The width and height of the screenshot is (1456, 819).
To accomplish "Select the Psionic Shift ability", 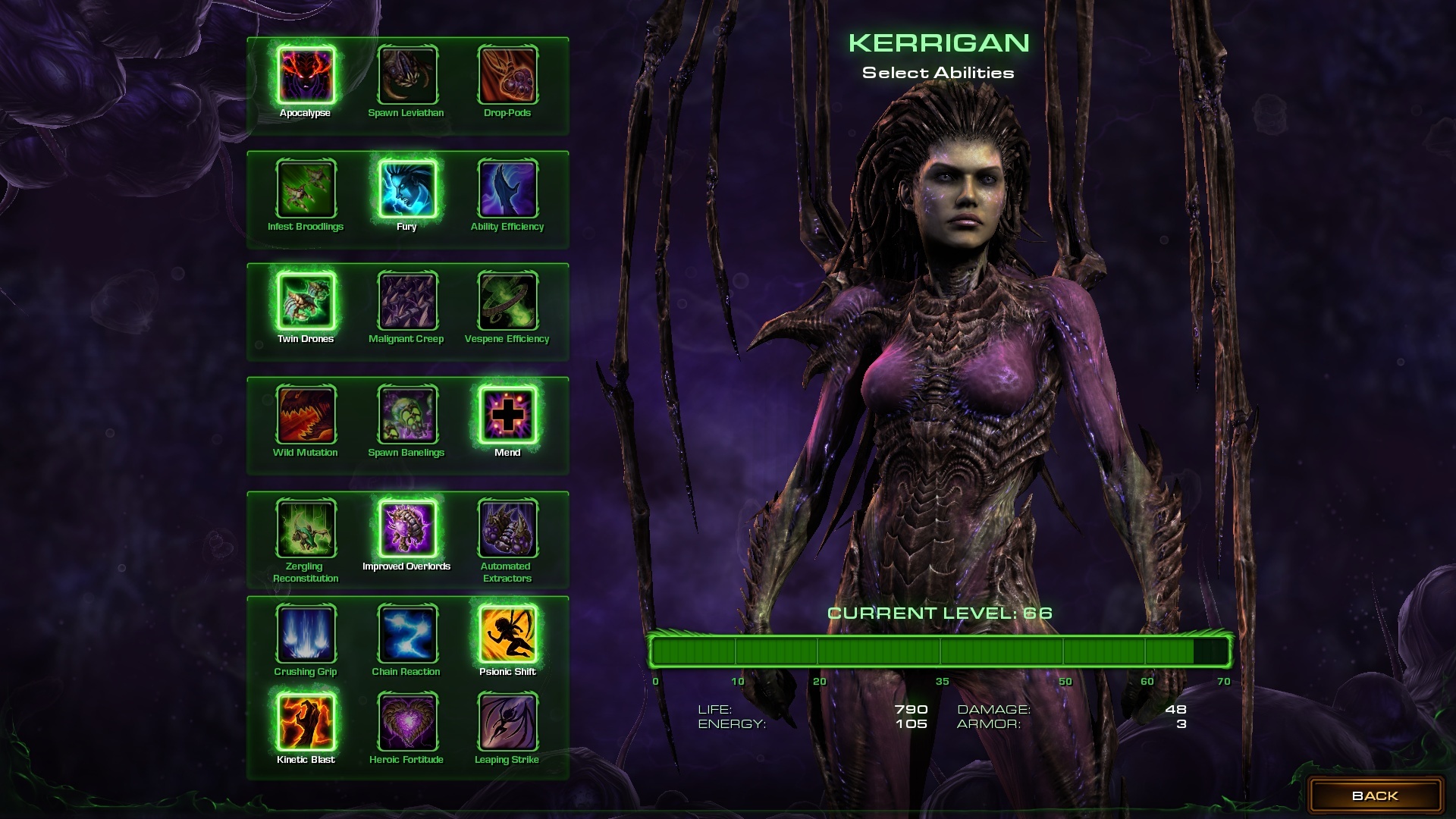I will 507,634.
